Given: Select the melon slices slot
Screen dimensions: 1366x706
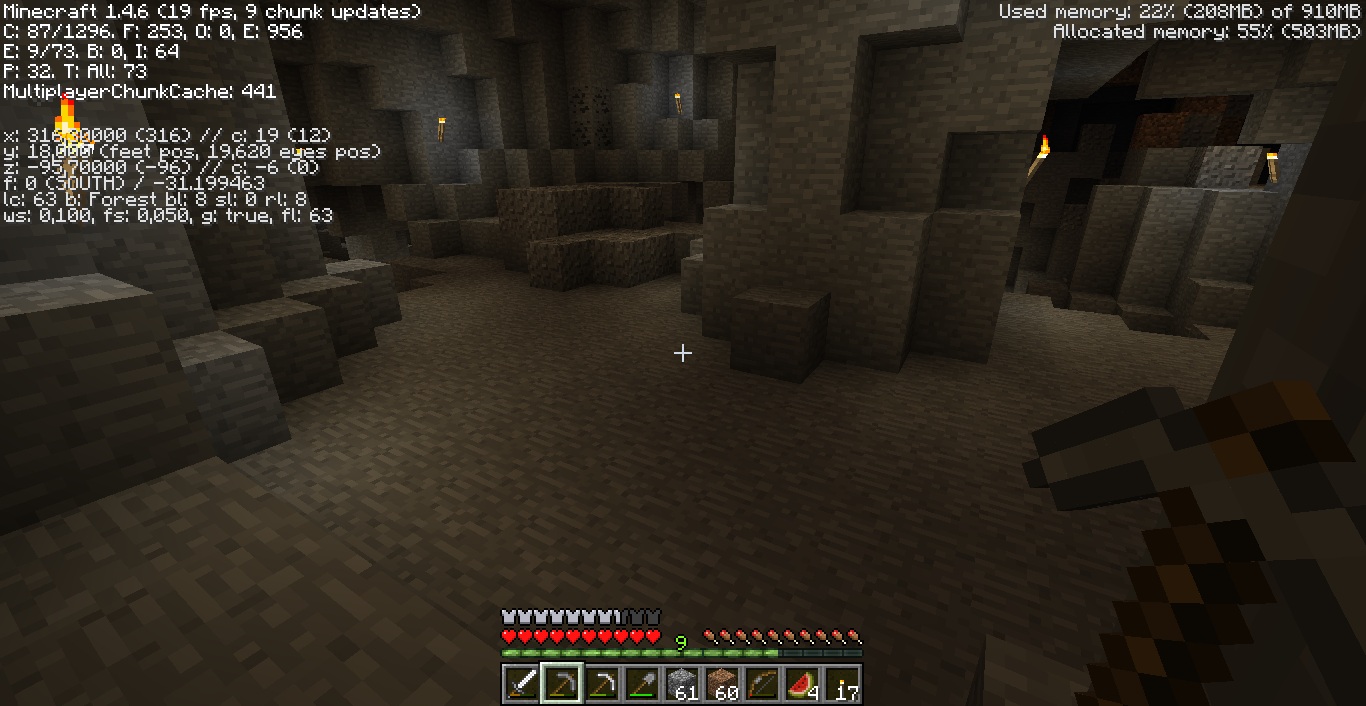Looking at the screenshot, I should tap(802, 685).
